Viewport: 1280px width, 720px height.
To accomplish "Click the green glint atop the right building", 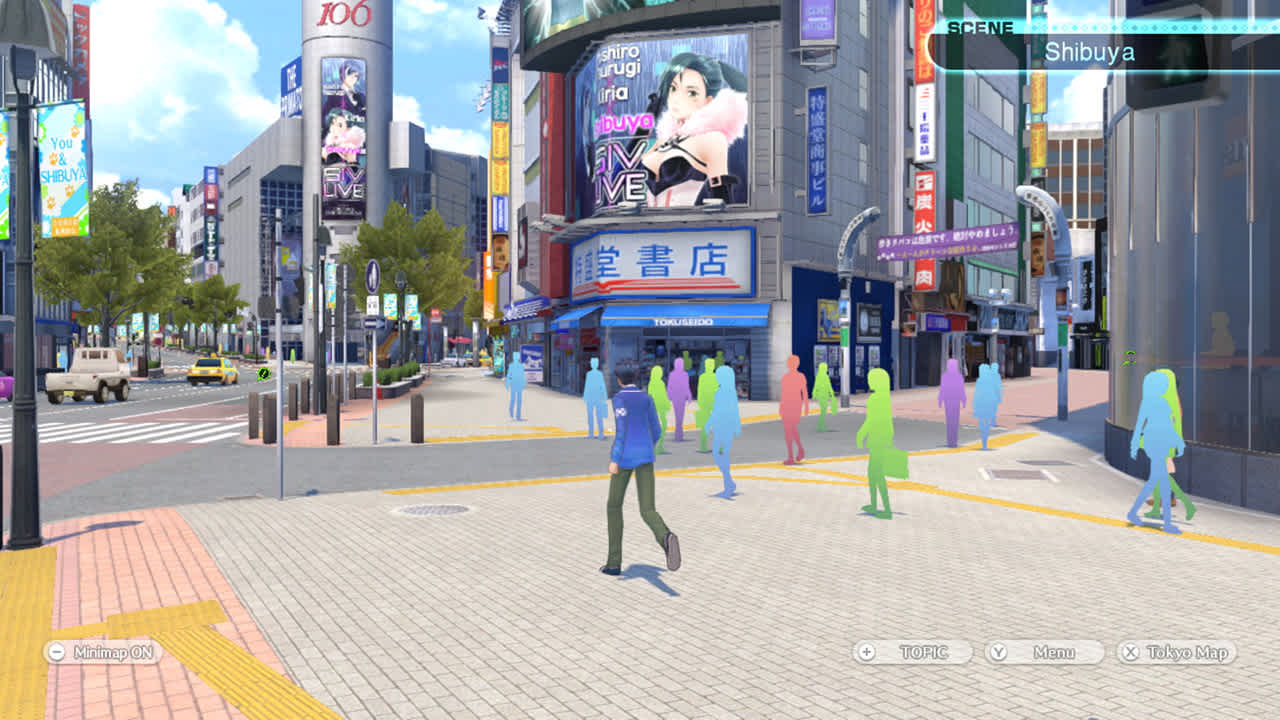I will coord(1130,356).
